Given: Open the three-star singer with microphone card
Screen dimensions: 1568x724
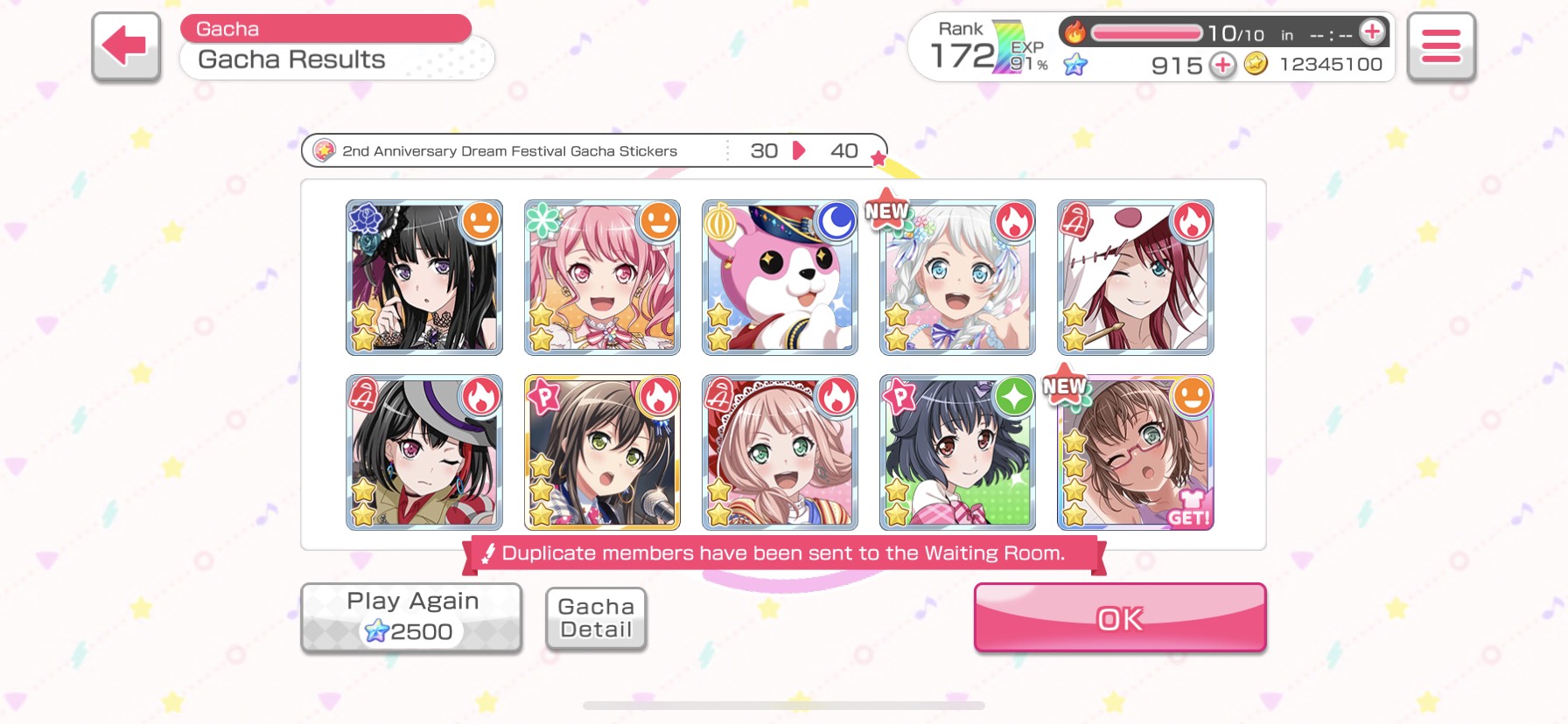Looking at the screenshot, I should [602, 452].
